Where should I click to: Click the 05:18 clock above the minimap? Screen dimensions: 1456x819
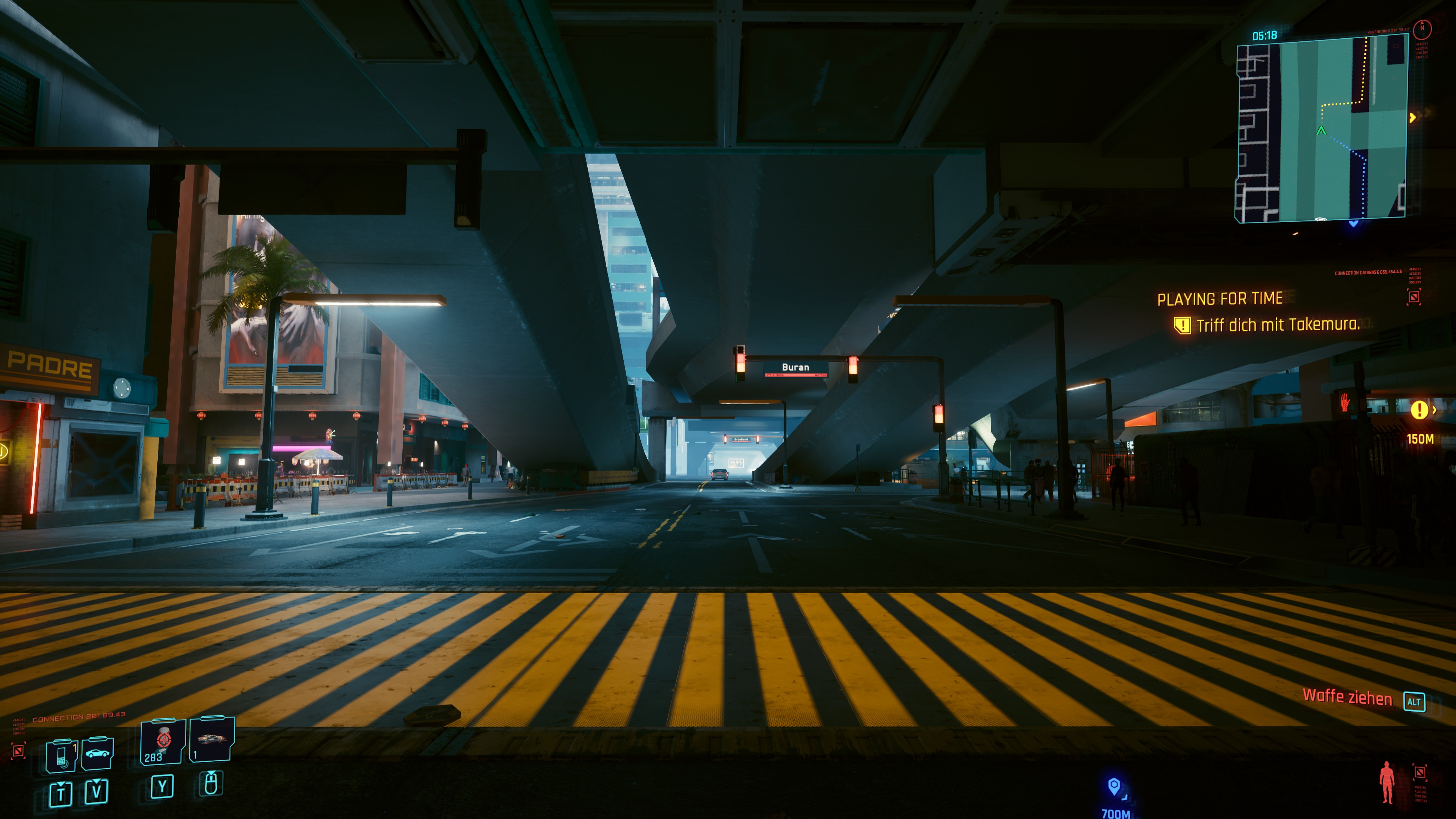1265,35
